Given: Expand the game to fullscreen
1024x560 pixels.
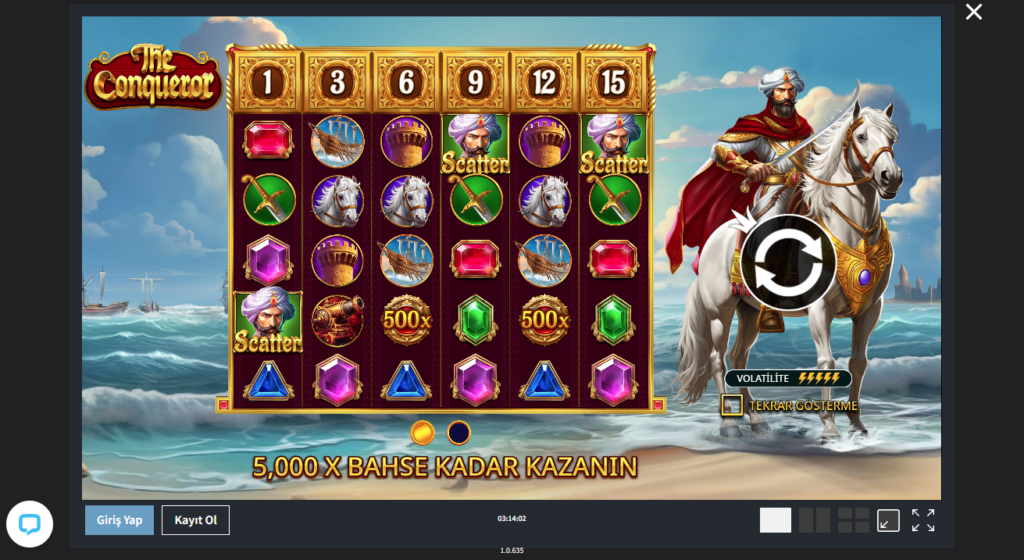Looking at the screenshot, I should coord(923,520).
